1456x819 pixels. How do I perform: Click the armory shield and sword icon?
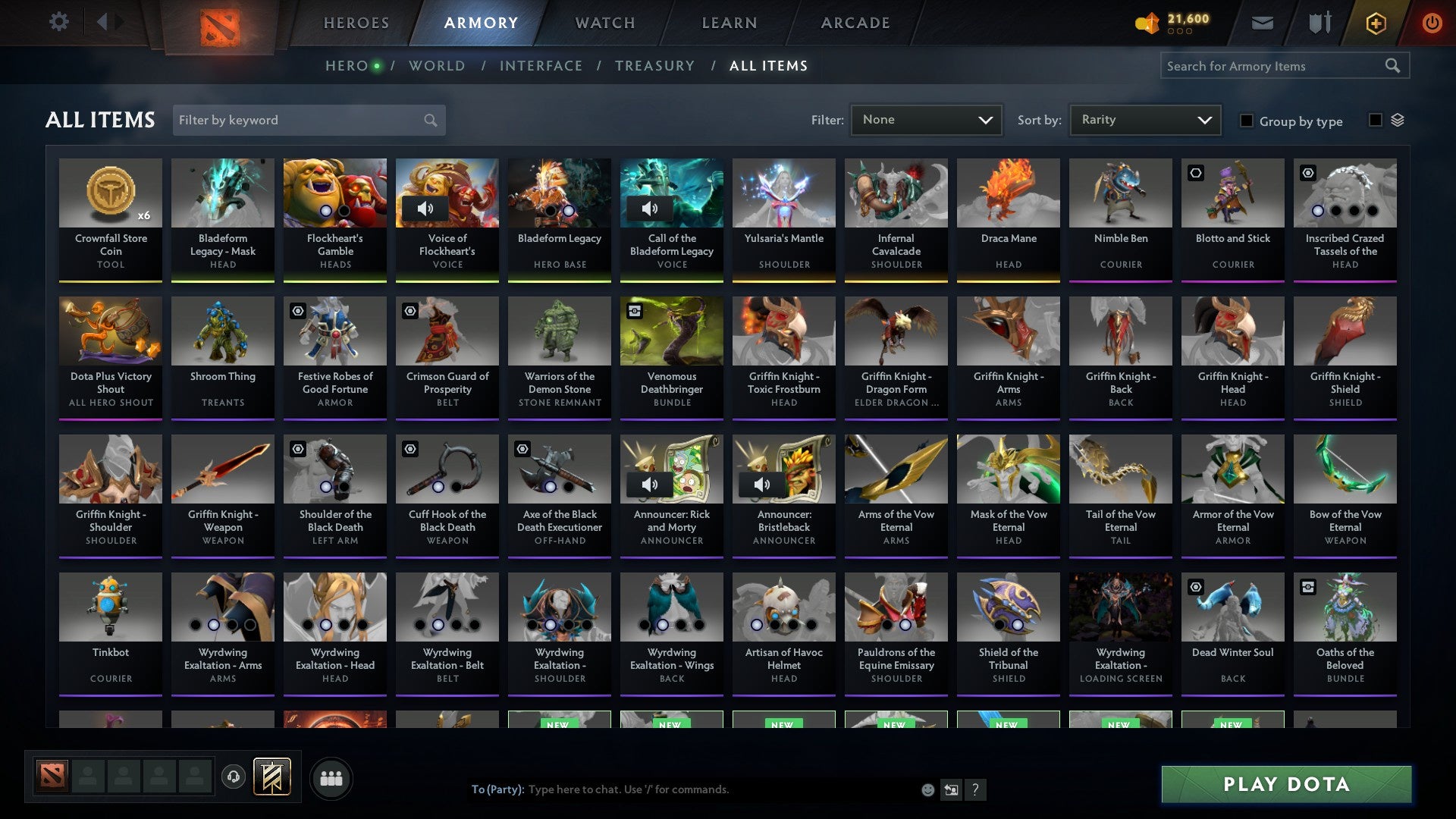[x=1319, y=22]
